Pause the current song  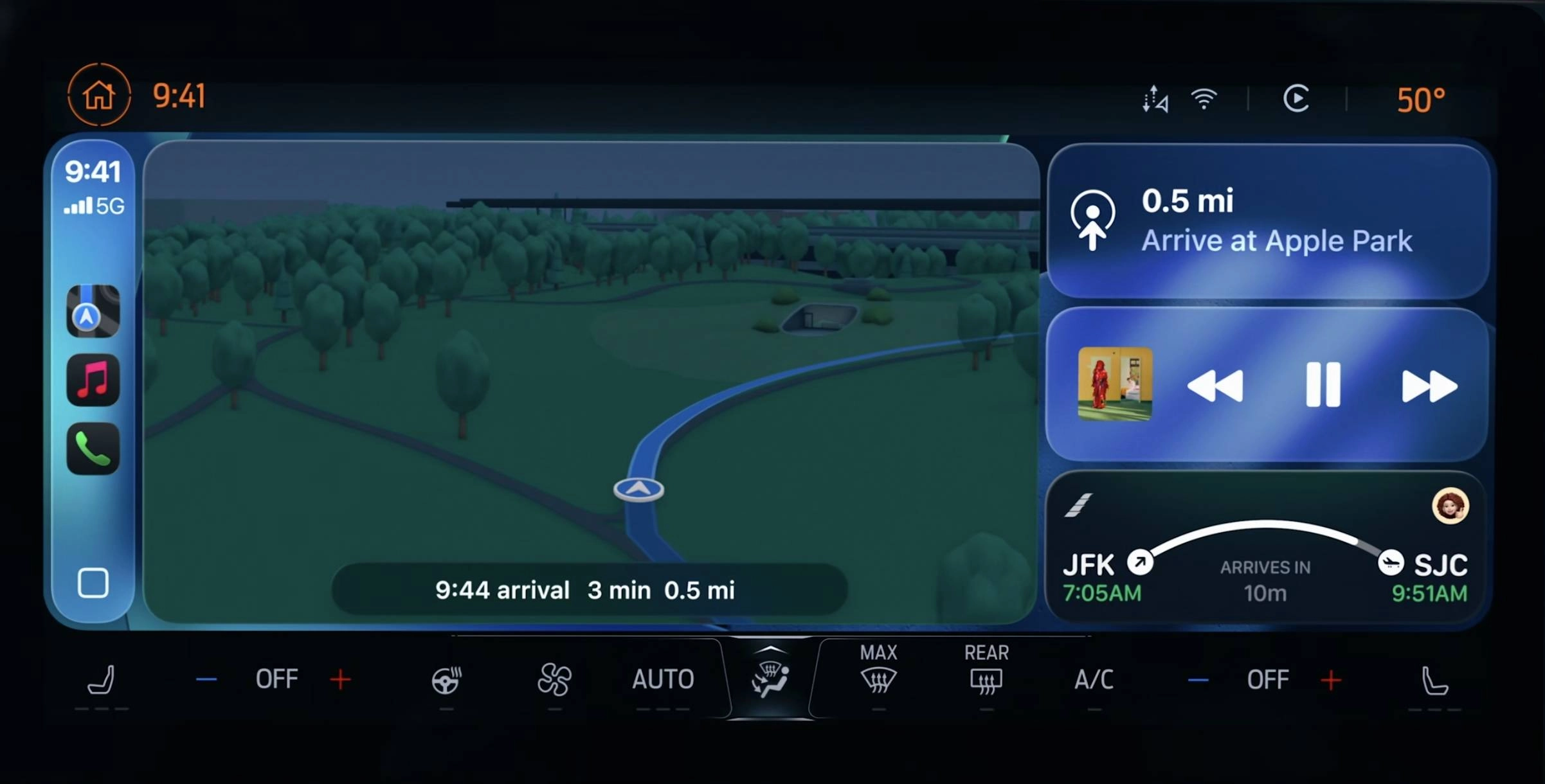pyautogui.click(x=1322, y=386)
